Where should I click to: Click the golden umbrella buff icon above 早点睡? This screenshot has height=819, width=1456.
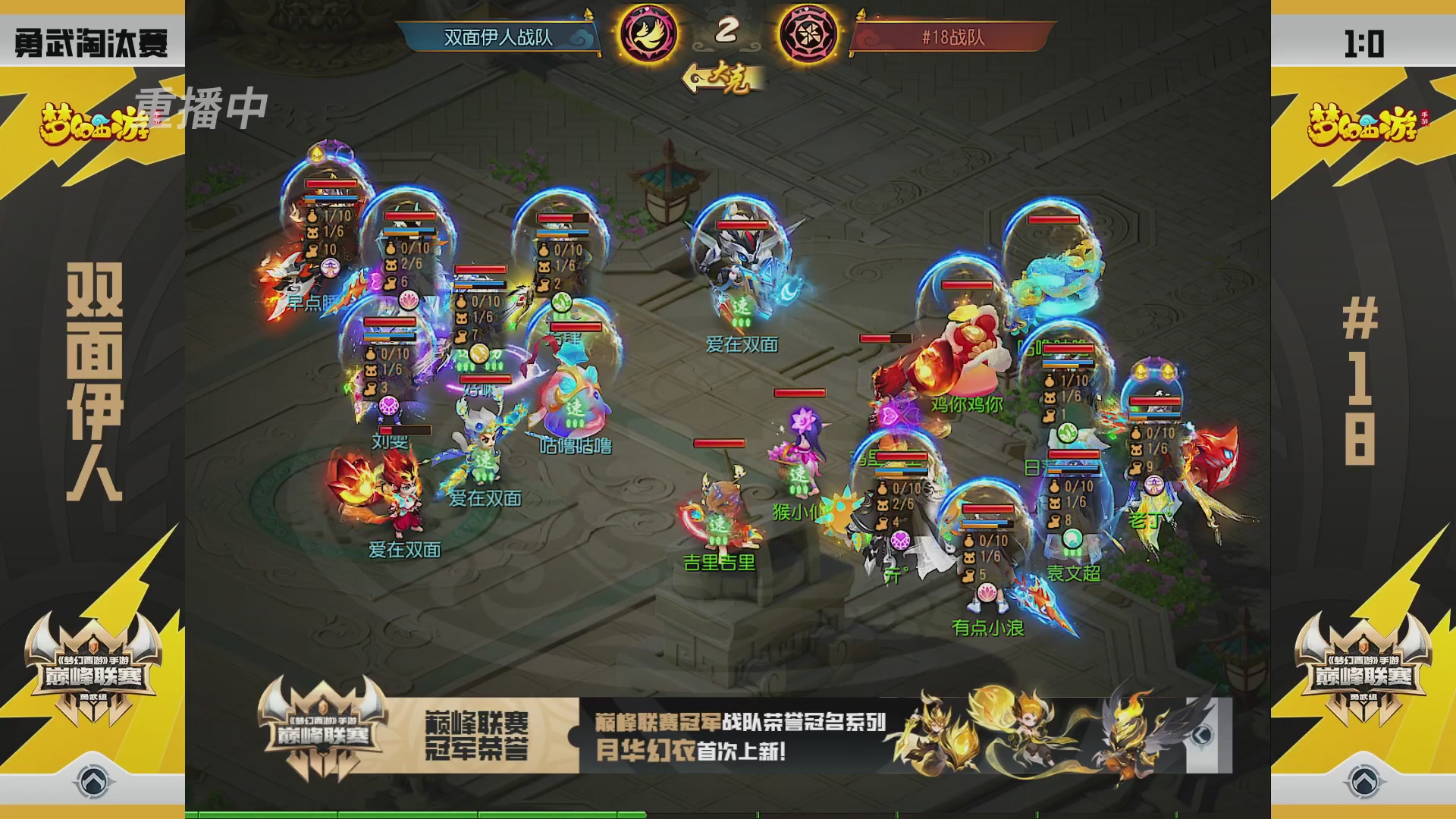[316, 155]
